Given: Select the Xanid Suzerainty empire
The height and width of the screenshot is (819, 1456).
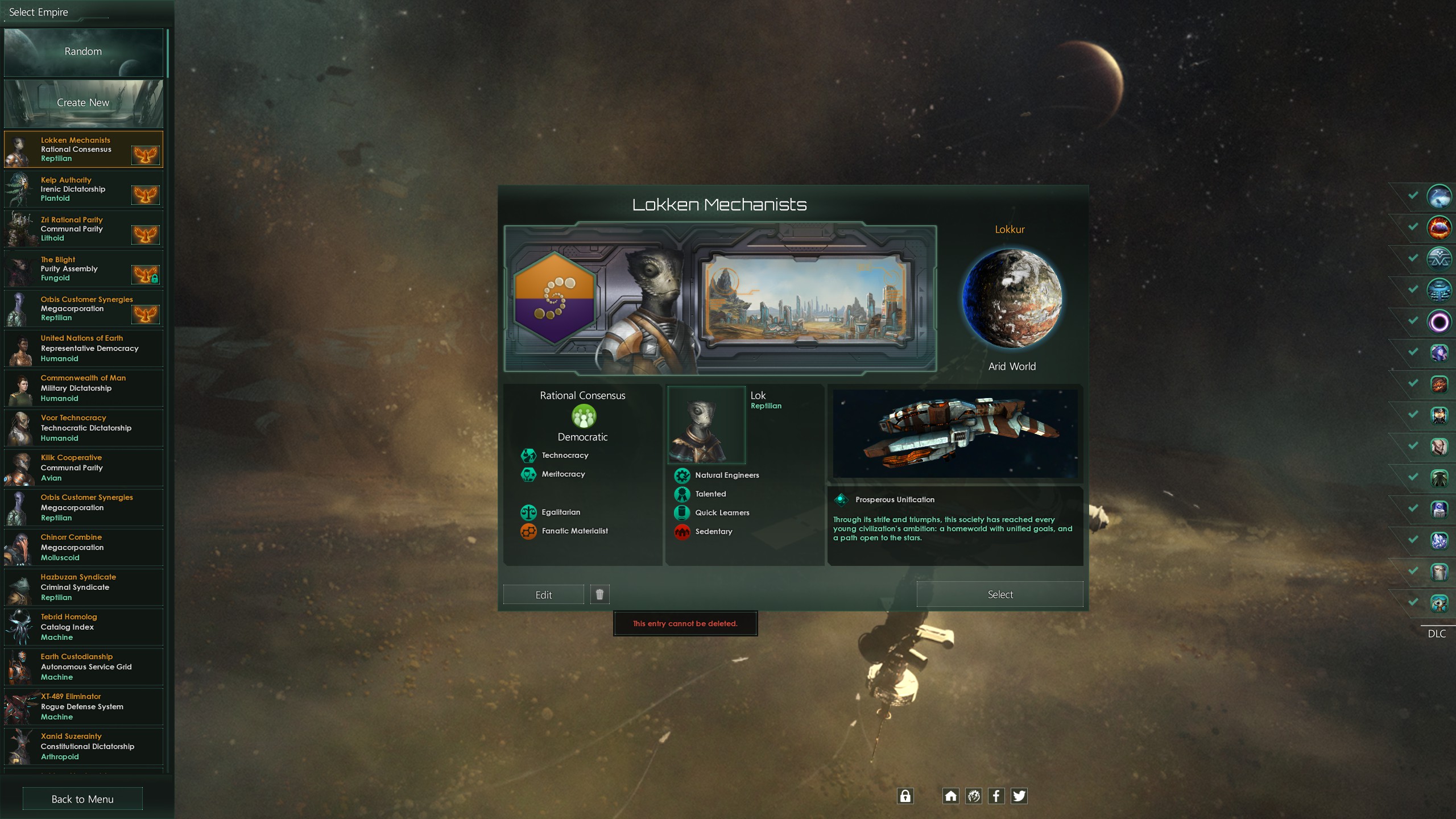Looking at the screenshot, I should point(83,747).
